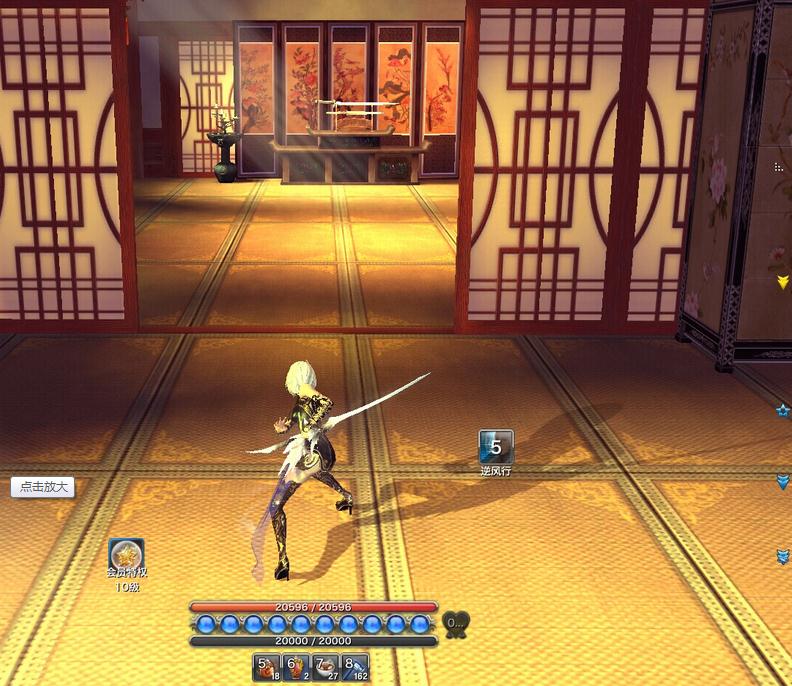Click the 点击放大 enlarge button
Viewport: 792px width, 686px height.
(x=43, y=487)
